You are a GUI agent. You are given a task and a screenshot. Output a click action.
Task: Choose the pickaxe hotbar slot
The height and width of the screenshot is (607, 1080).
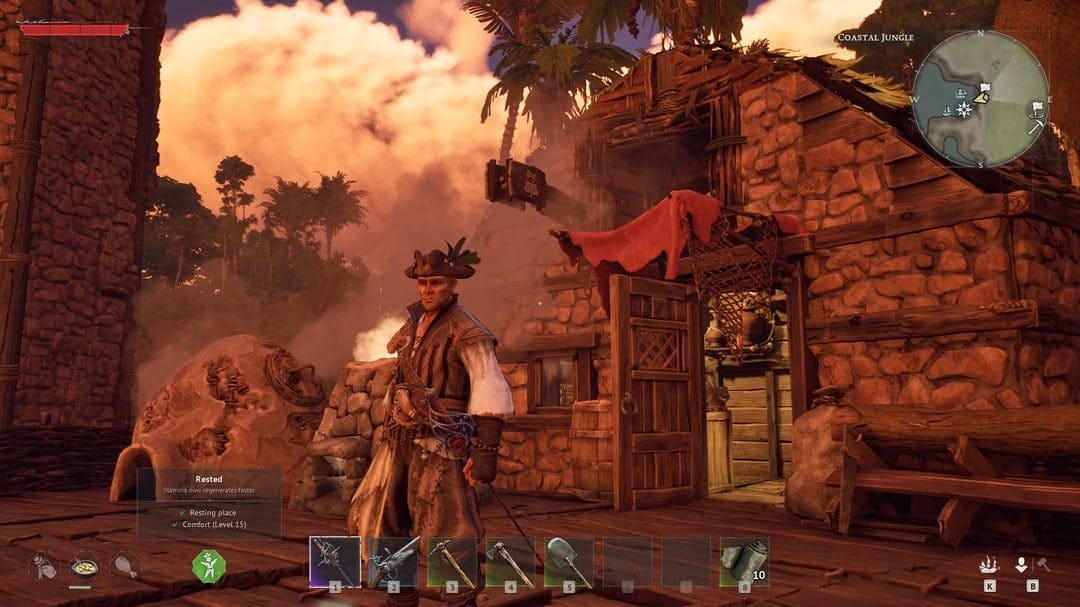tap(451, 561)
